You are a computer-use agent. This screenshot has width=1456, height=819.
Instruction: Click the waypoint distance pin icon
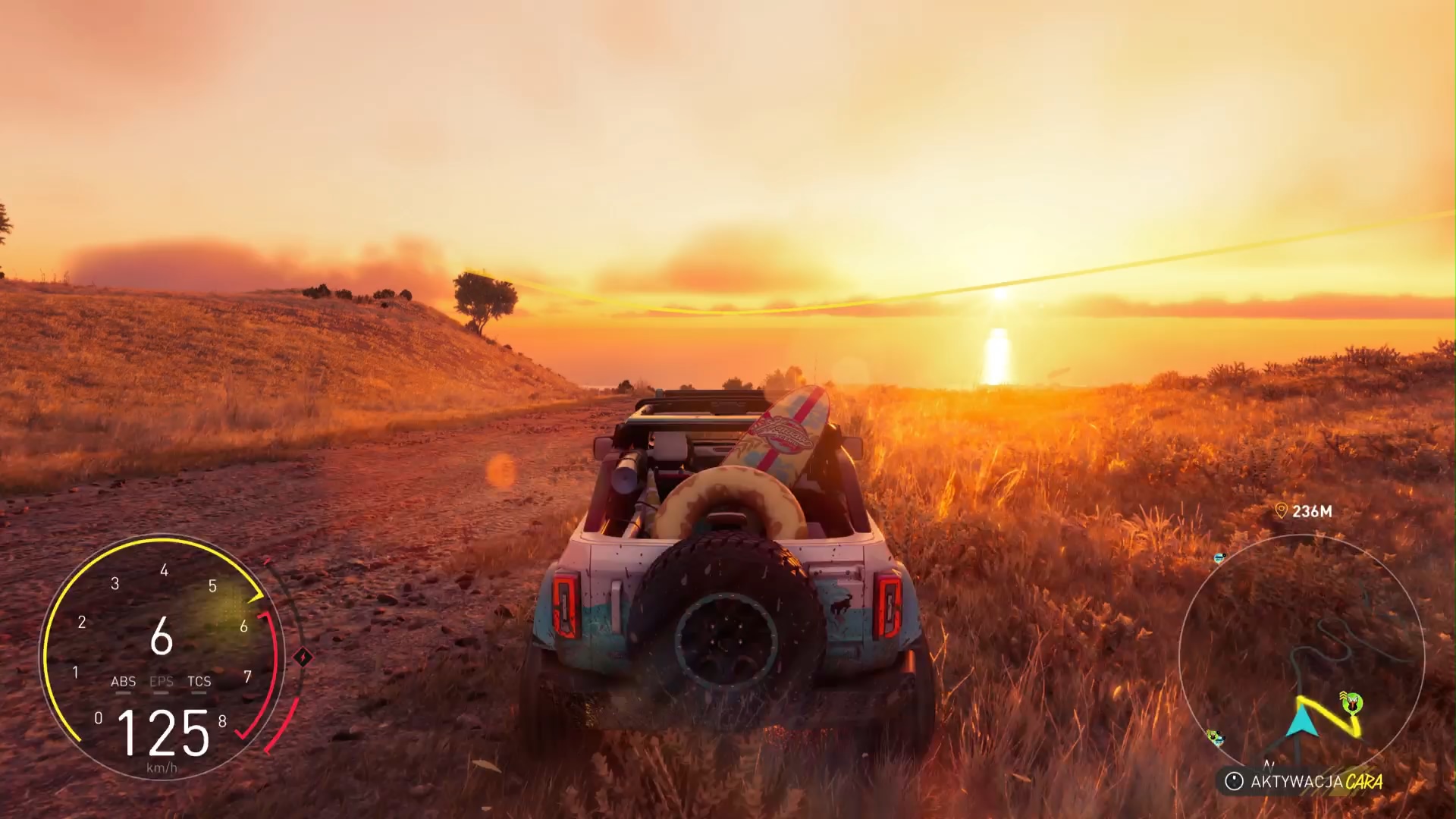[1282, 511]
